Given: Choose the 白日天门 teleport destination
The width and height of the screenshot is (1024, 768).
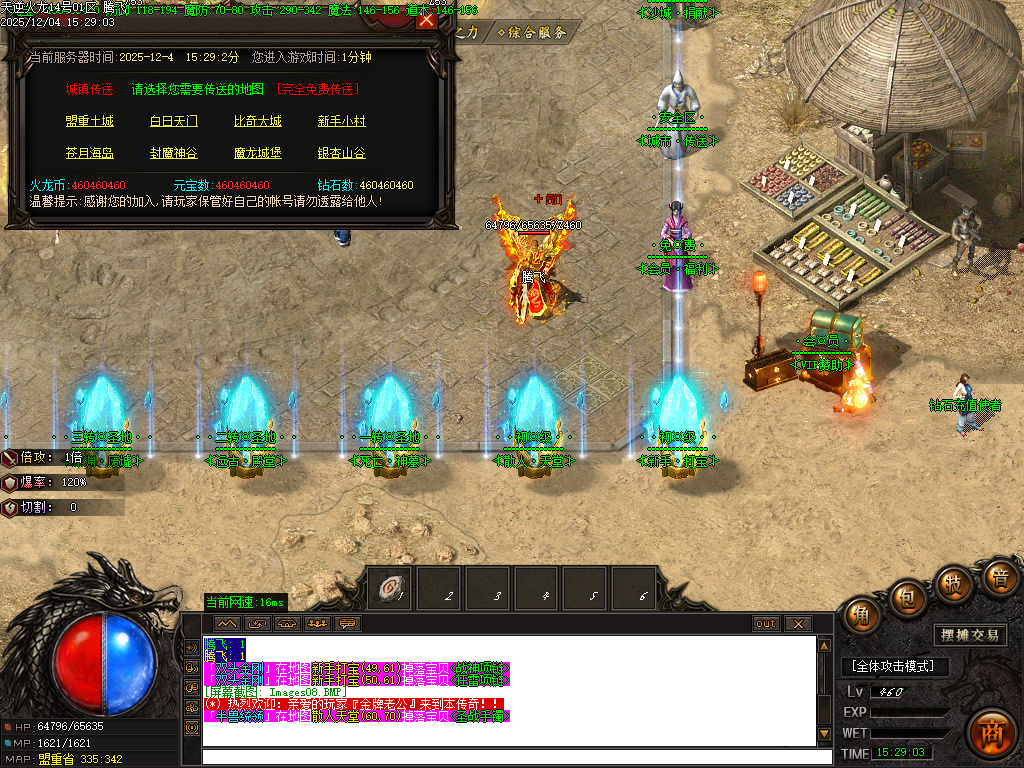Looking at the screenshot, I should [174, 122].
